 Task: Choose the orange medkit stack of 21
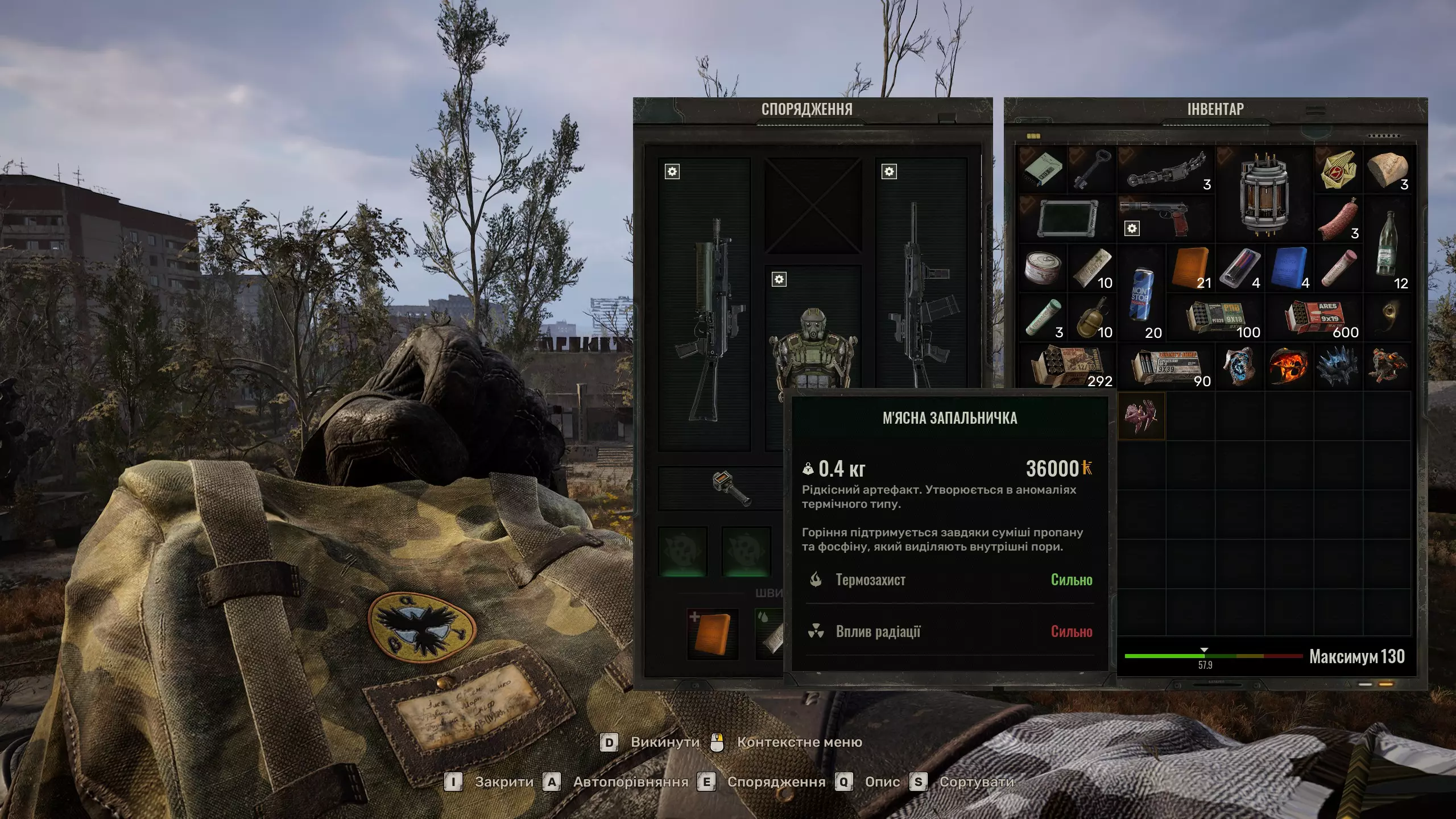coord(1190,268)
